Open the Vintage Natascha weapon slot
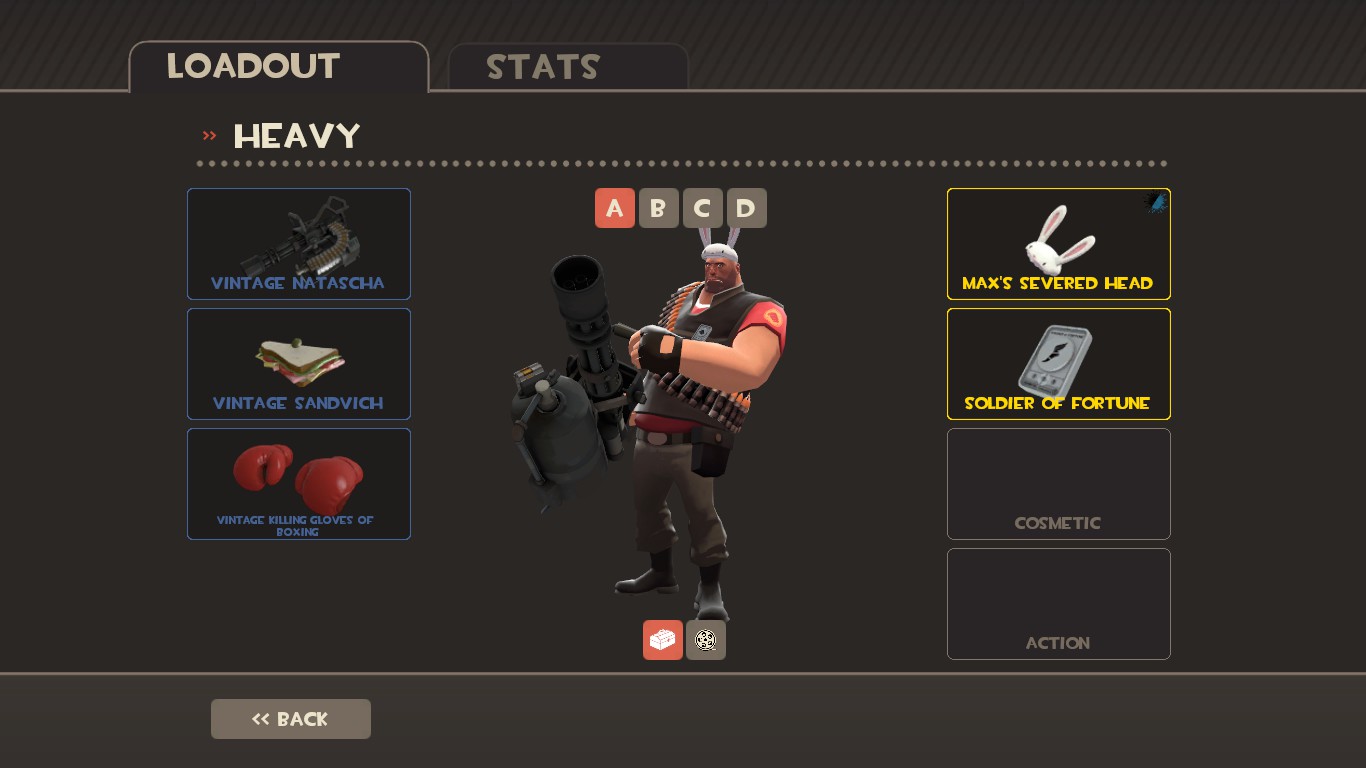The image size is (1366, 768). 299,244
